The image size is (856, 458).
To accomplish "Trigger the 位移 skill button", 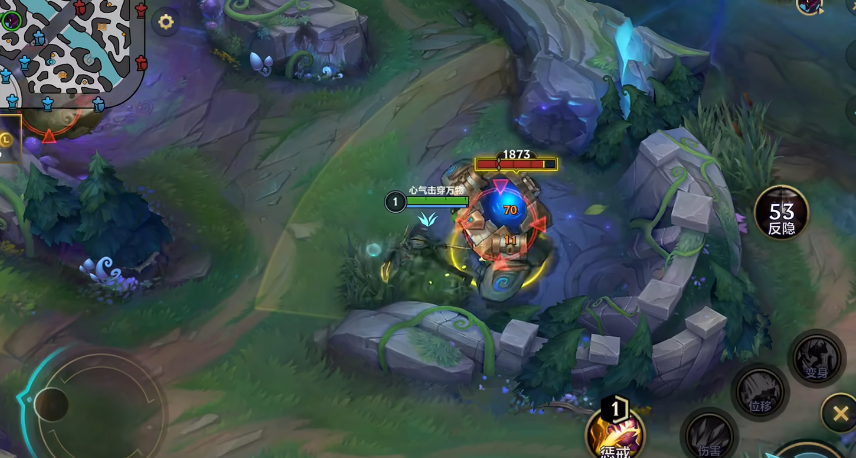I will pos(760,390).
